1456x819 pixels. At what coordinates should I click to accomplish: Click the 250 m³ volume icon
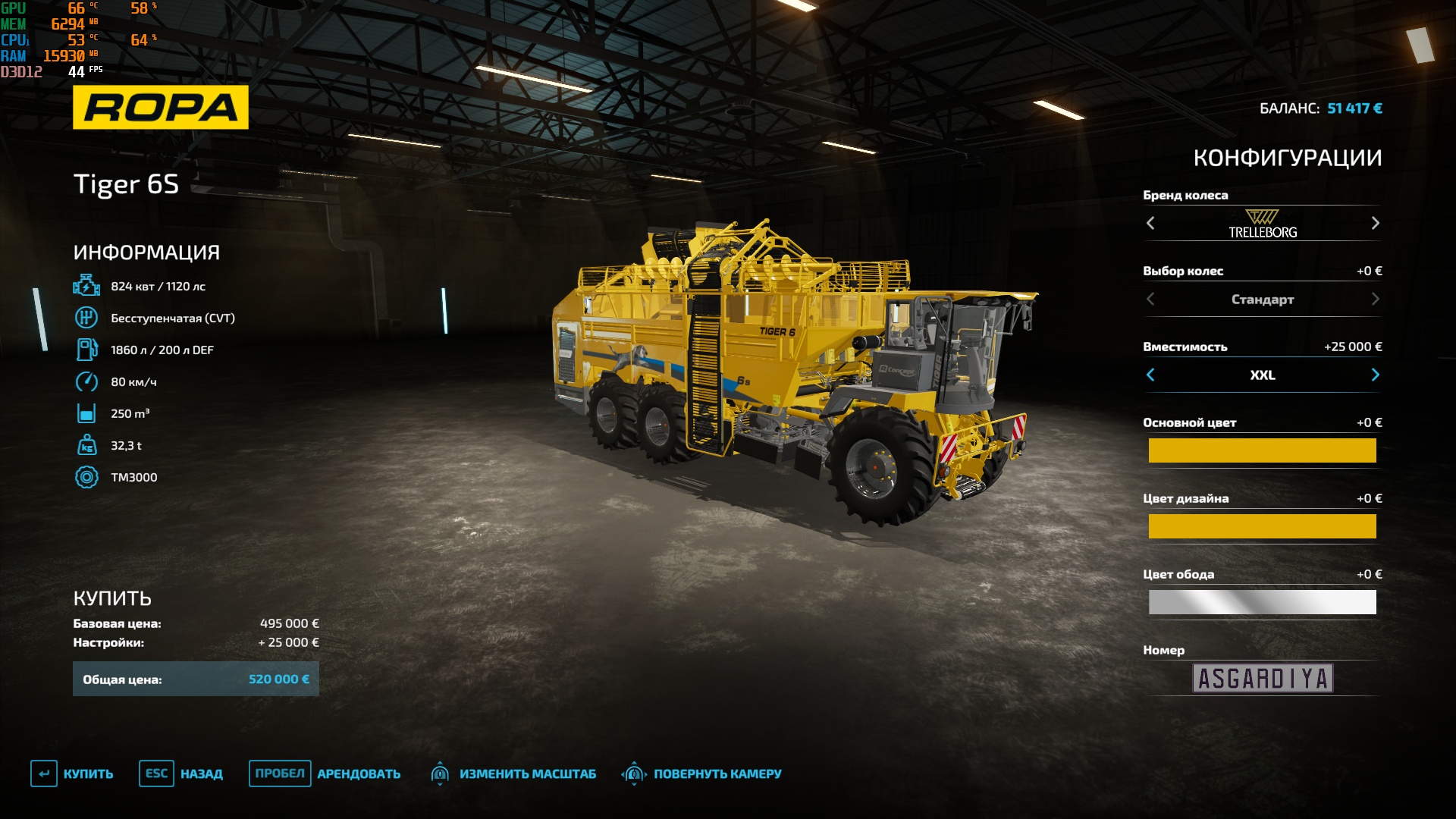click(87, 413)
